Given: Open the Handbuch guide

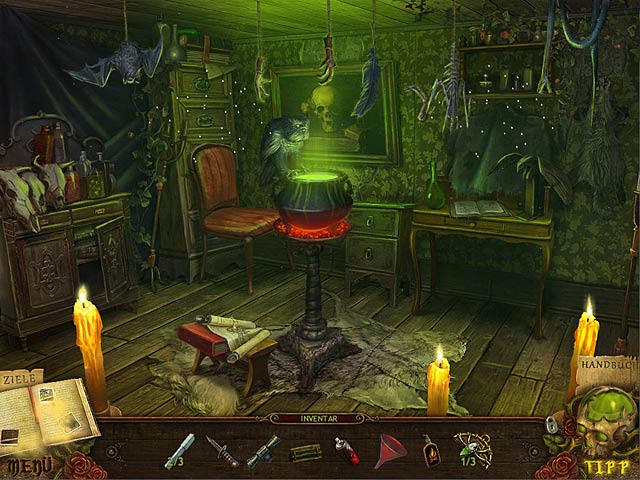Looking at the screenshot, I should click(x=605, y=370).
